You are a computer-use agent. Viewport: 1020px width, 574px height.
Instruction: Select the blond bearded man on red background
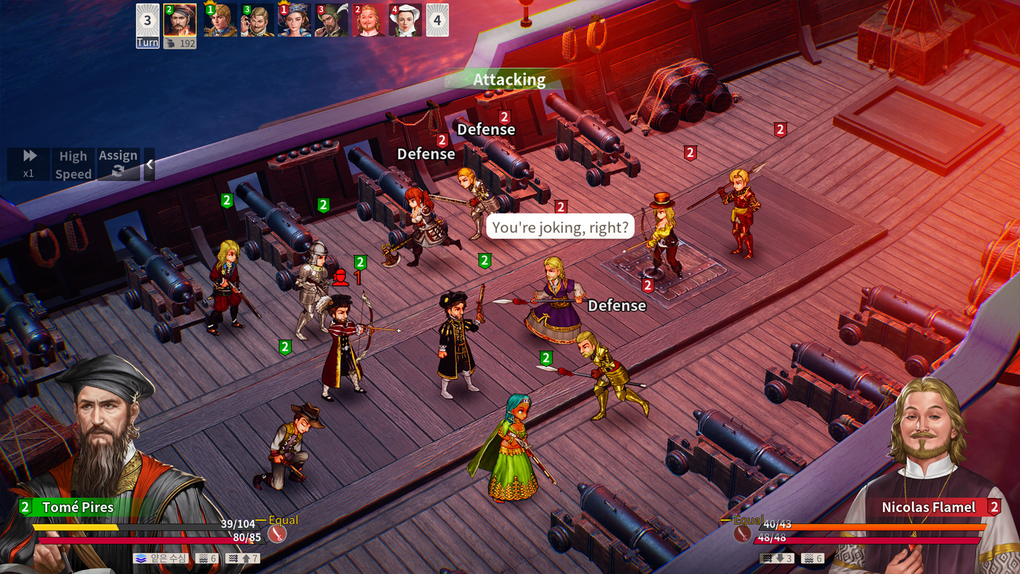(369, 20)
